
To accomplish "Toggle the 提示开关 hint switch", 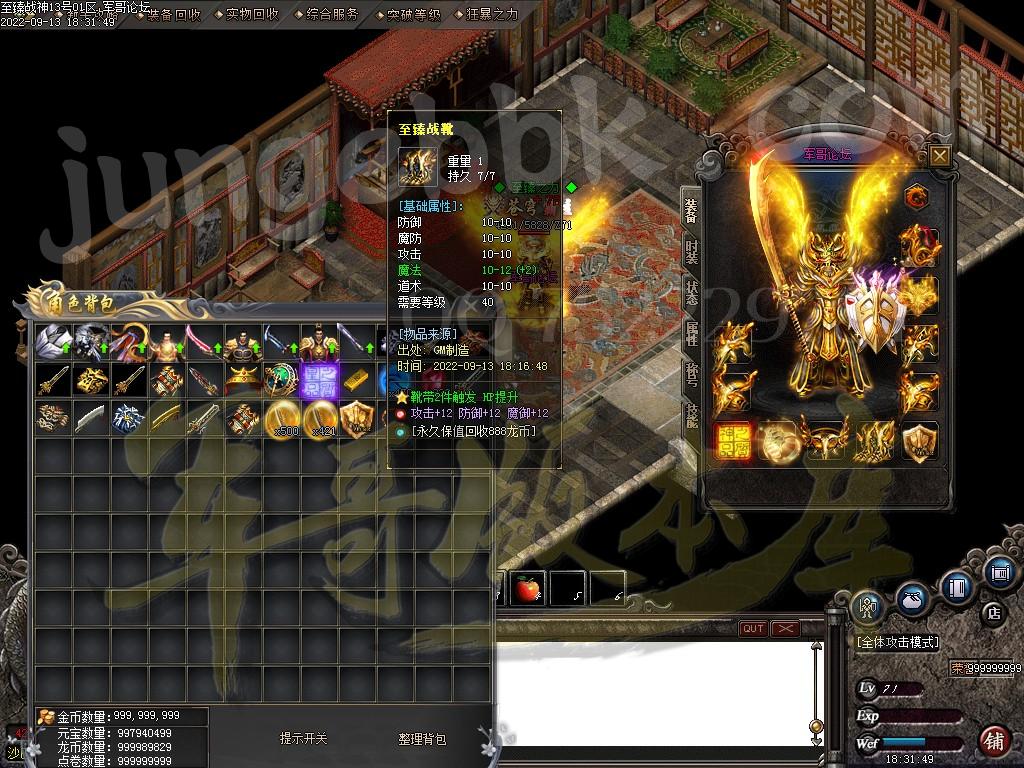I will 303,739.
